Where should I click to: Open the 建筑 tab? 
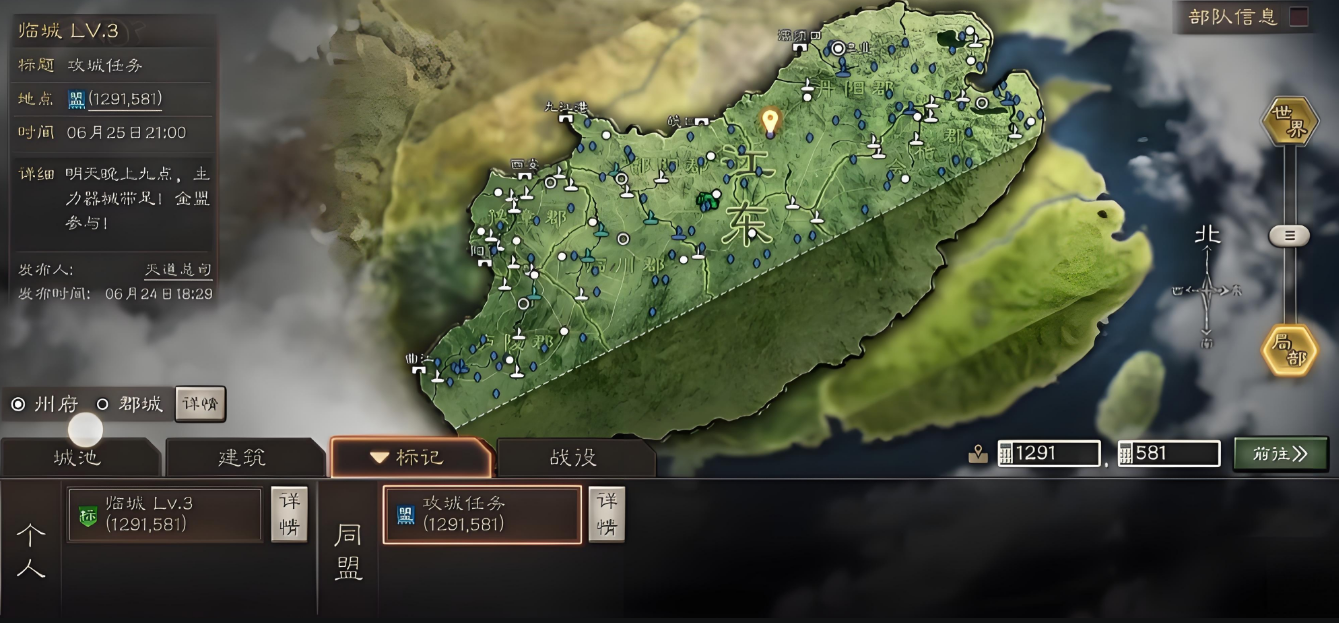point(242,458)
